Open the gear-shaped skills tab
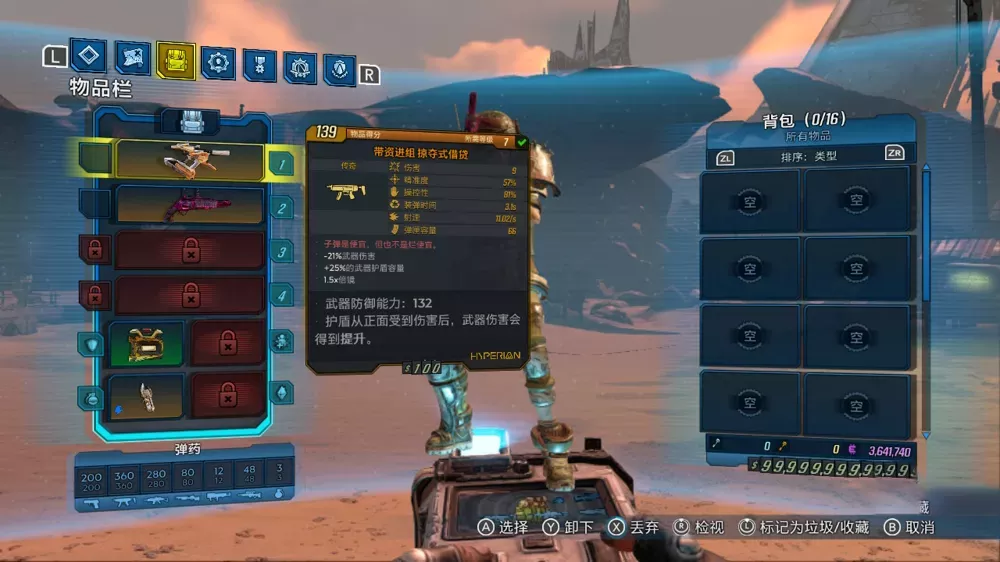 point(218,63)
